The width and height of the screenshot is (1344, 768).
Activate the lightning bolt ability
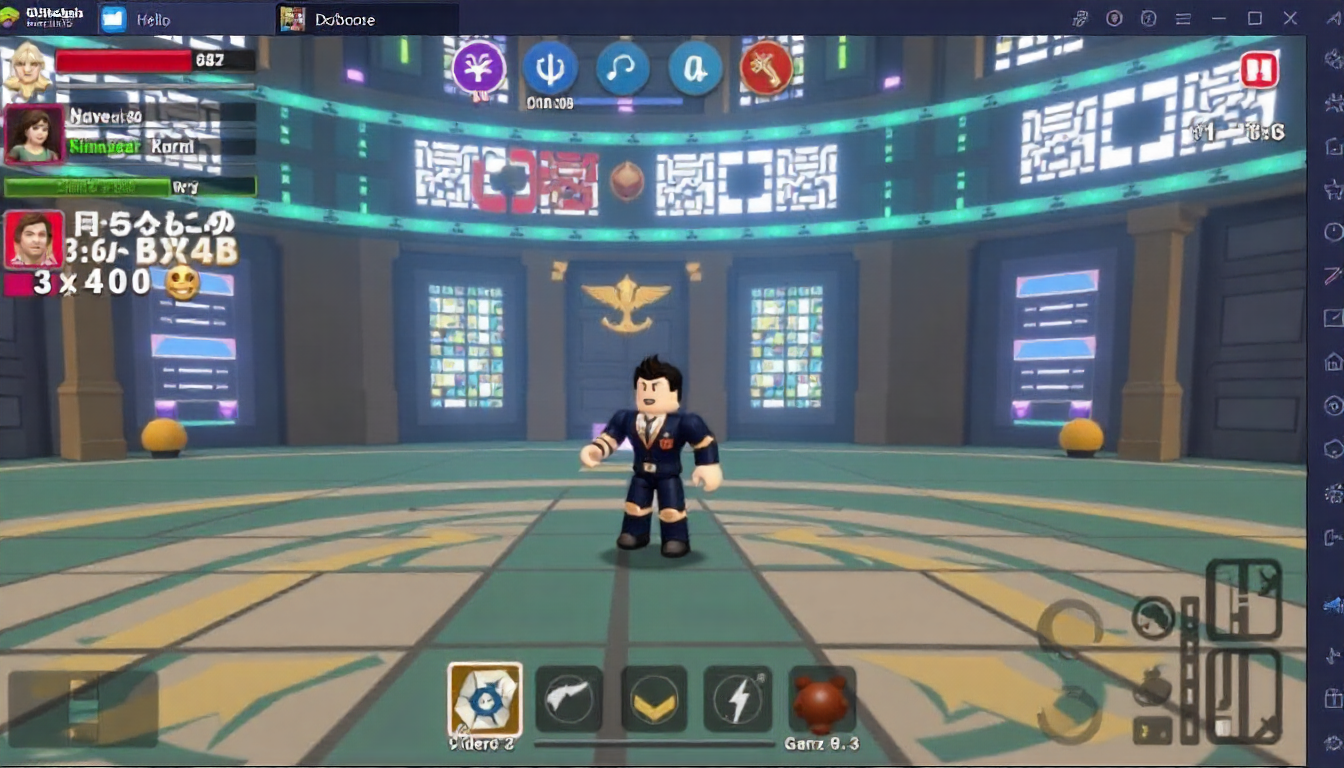click(738, 699)
